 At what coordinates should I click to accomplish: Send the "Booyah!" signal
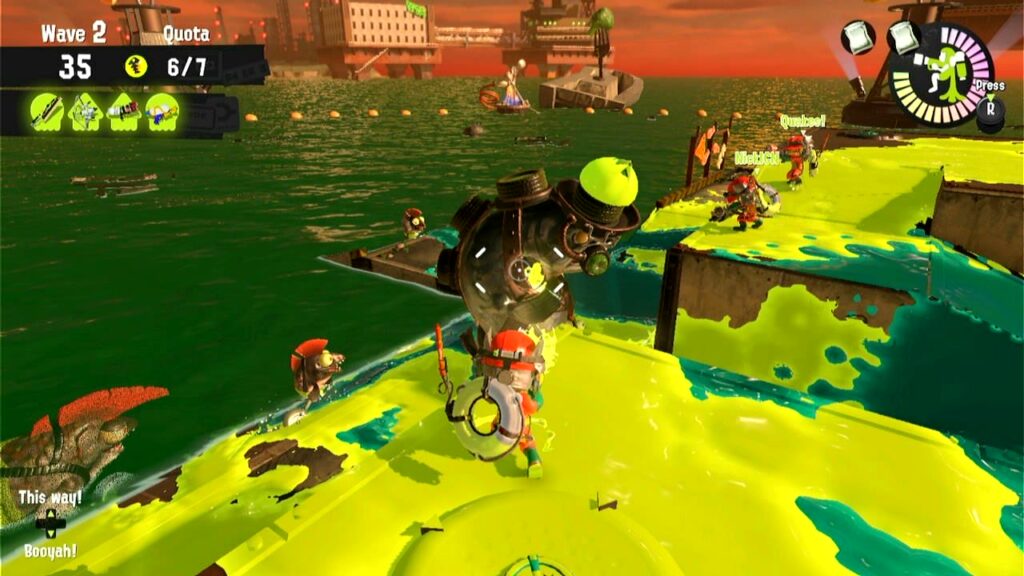[x=50, y=550]
